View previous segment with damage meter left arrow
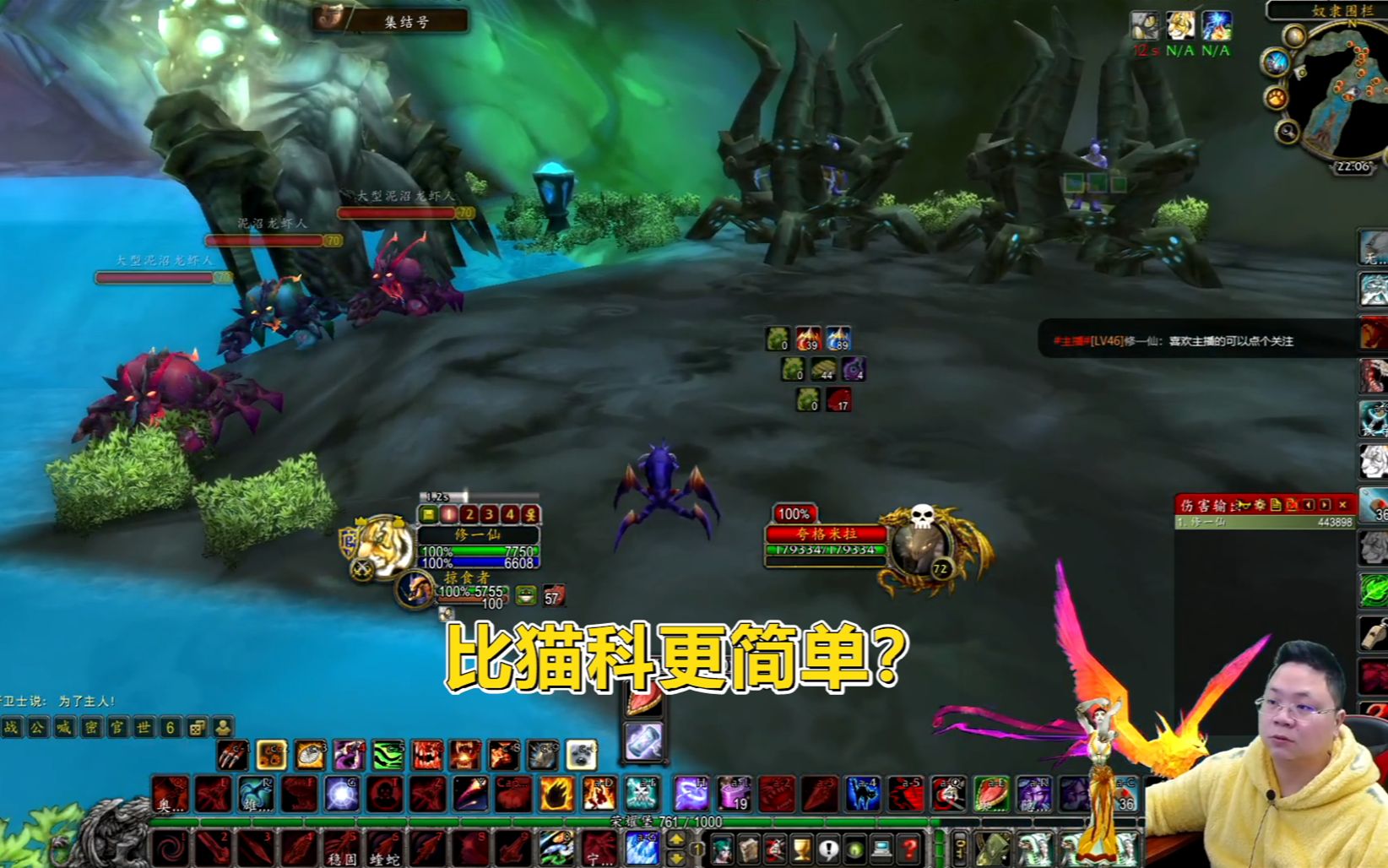 1309,505
